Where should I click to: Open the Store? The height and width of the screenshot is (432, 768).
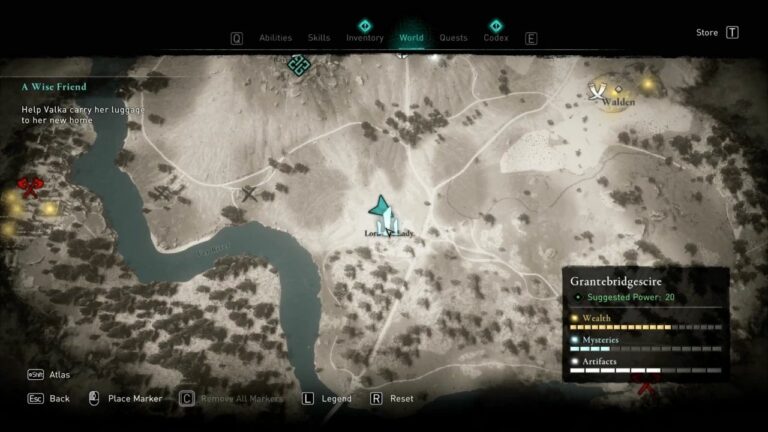point(707,32)
